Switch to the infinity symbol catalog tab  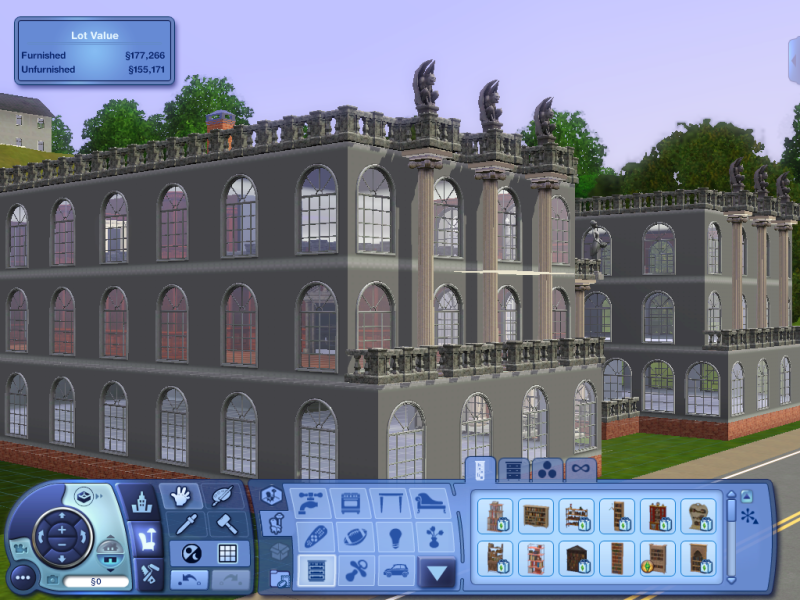click(x=580, y=469)
